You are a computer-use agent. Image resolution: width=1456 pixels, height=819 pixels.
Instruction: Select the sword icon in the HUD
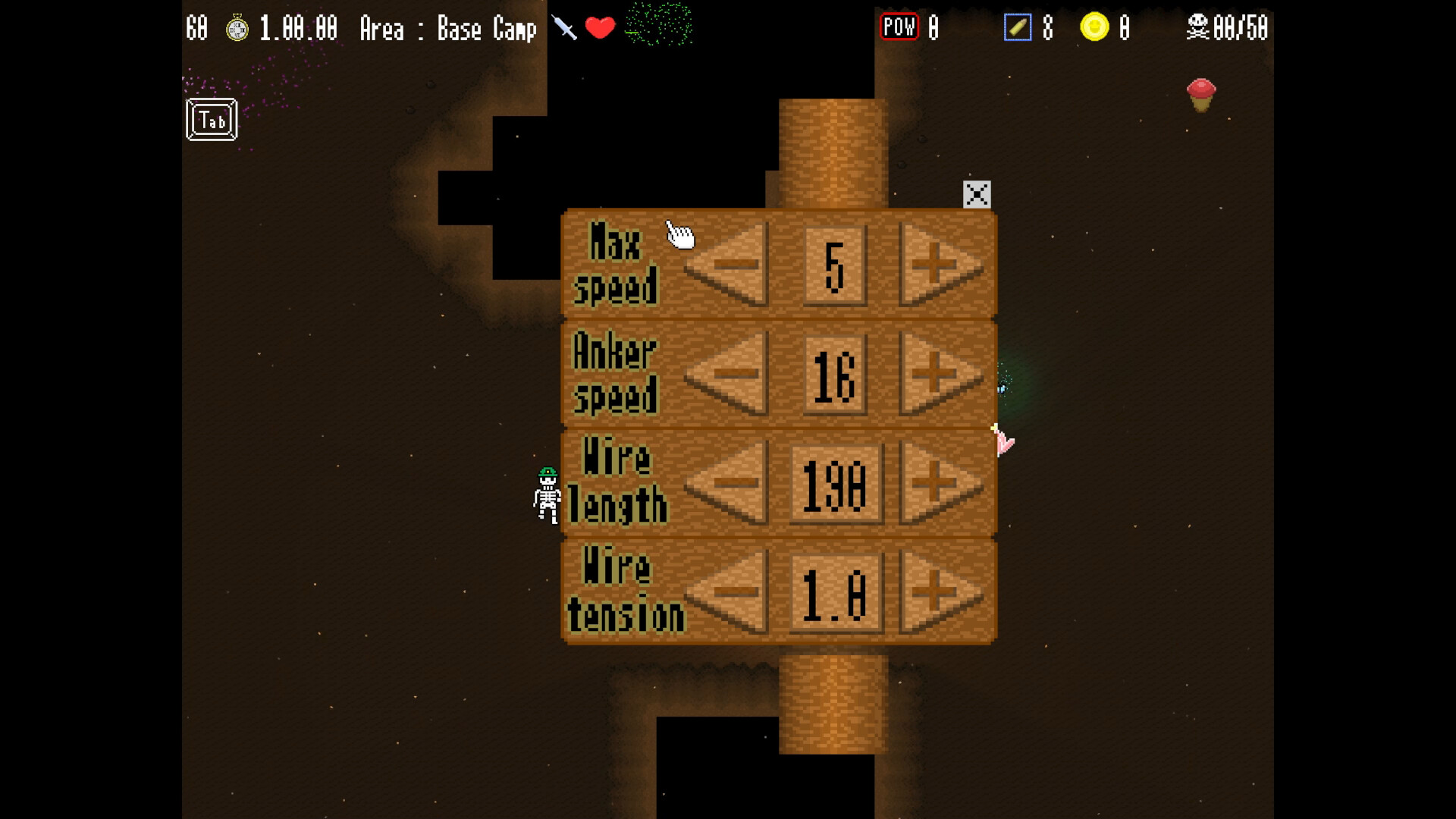click(562, 27)
